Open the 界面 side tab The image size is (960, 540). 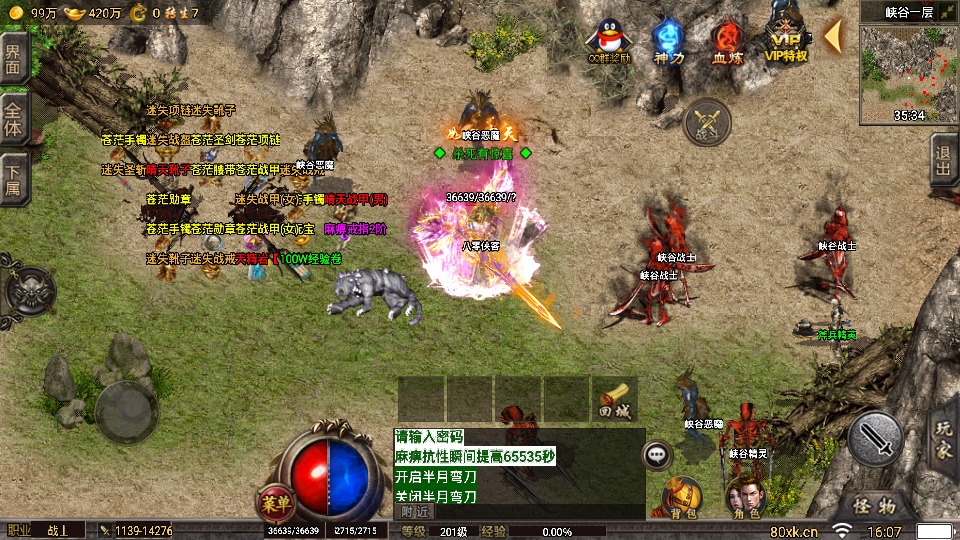click(13, 62)
